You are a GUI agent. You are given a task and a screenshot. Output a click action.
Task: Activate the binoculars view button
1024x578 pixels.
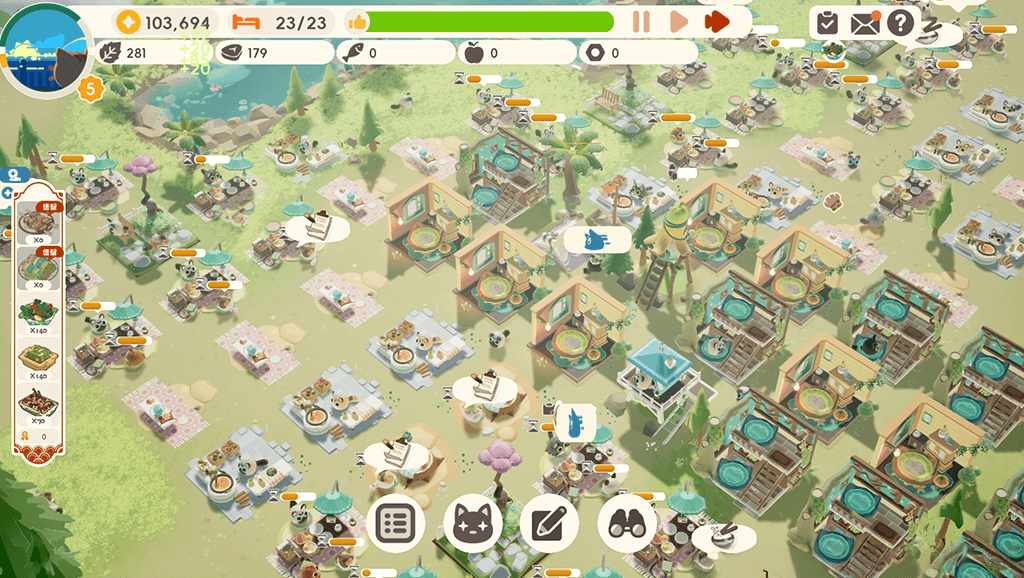(627, 523)
